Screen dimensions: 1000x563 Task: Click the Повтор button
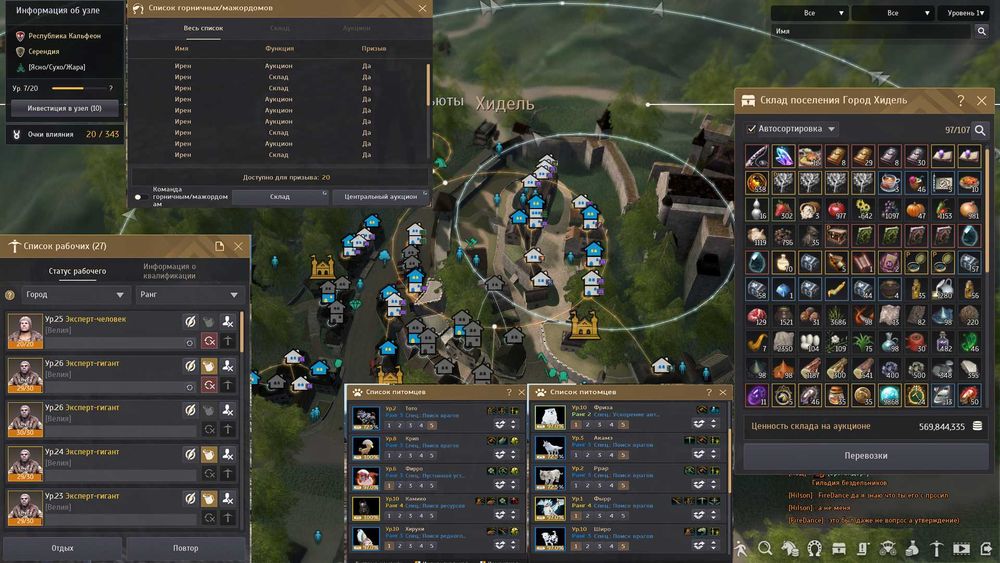click(186, 548)
